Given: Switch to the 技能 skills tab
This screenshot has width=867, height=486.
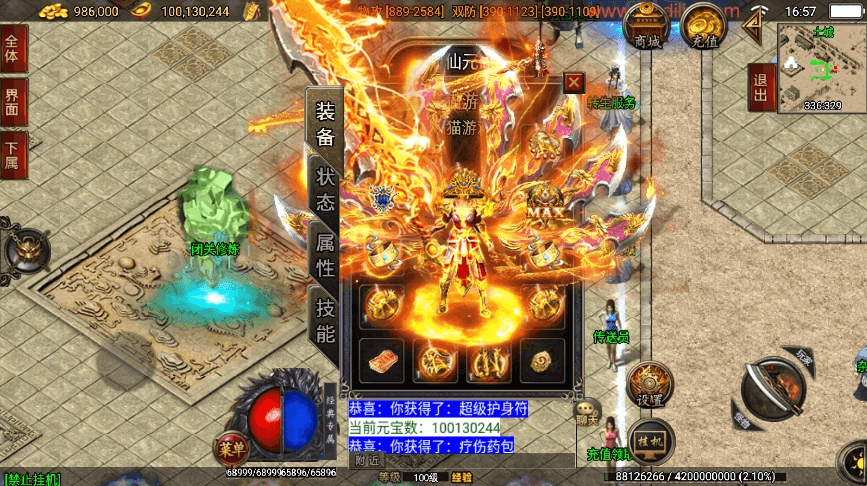Looking at the screenshot, I should [x=325, y=320].
